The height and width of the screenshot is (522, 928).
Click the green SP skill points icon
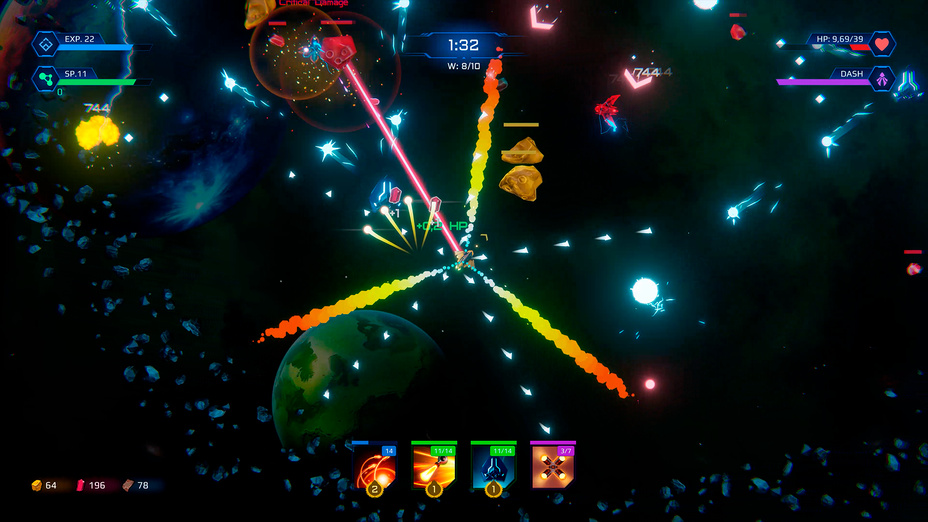pyautogui.click(x=46, y=77)
